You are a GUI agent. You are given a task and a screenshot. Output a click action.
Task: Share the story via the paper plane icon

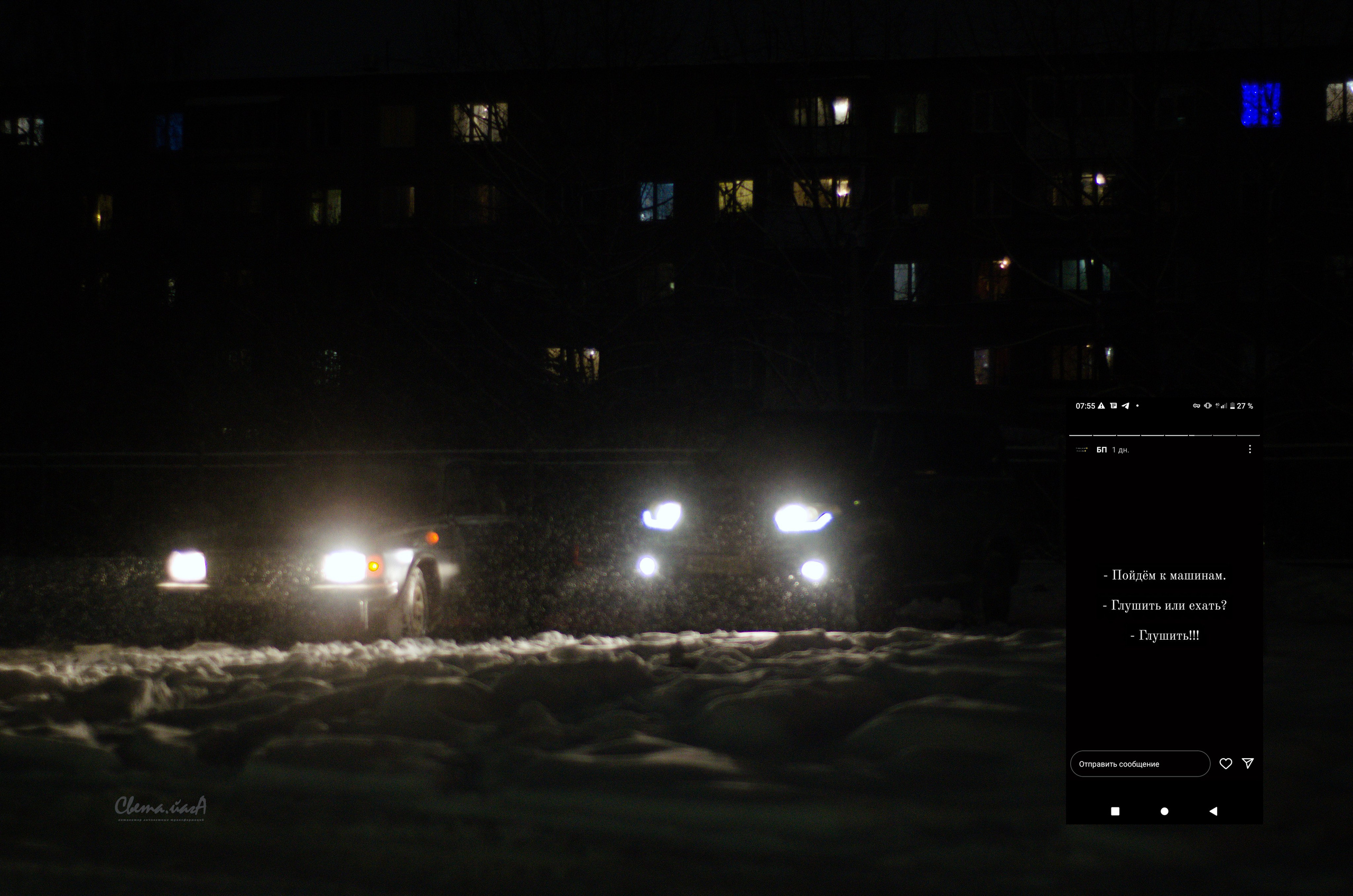1248,763
